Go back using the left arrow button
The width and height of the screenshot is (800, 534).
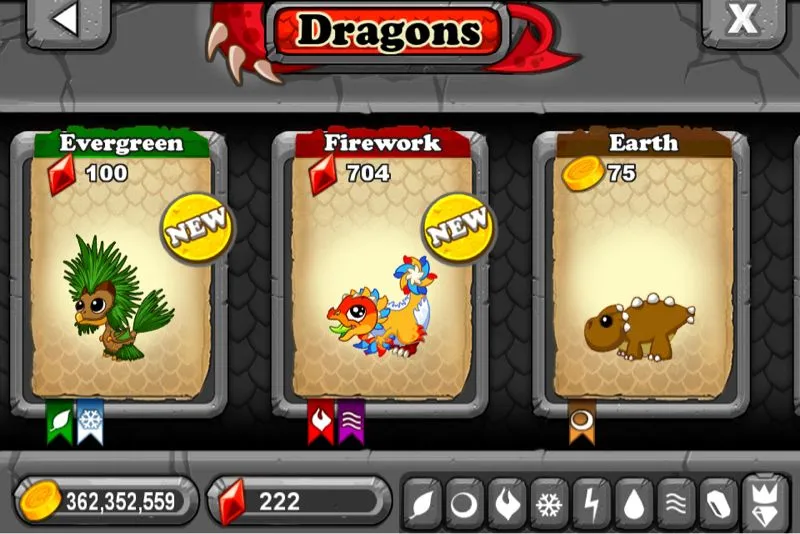click(x=67, y=21)
